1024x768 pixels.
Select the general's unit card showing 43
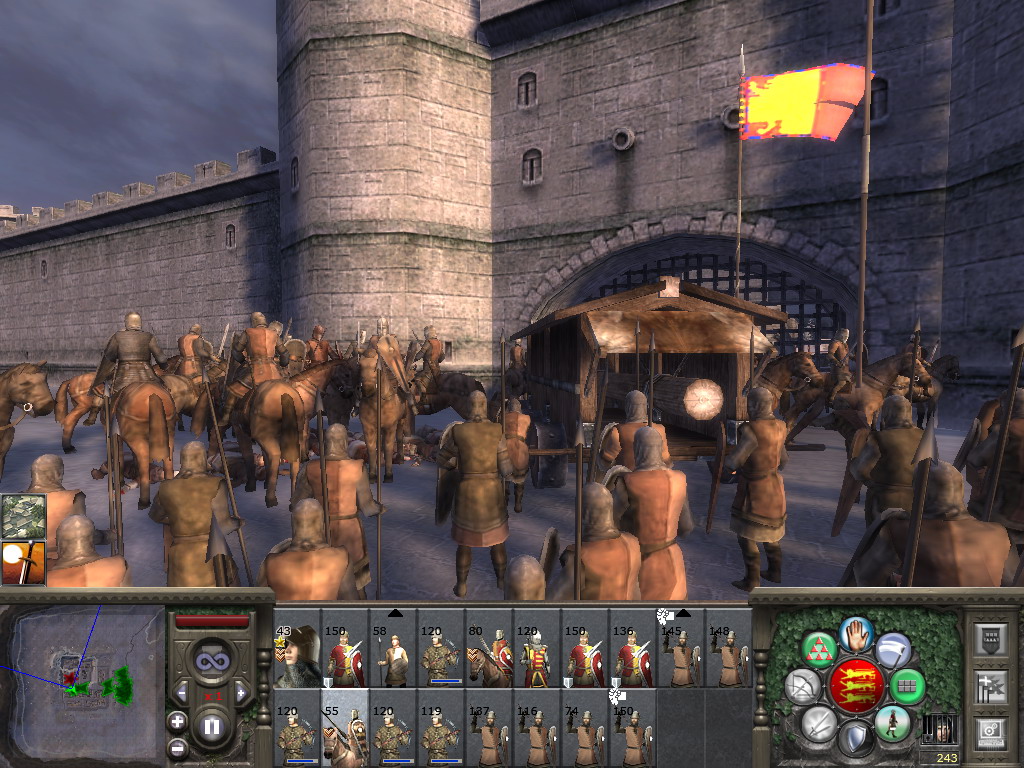[297, 657]
